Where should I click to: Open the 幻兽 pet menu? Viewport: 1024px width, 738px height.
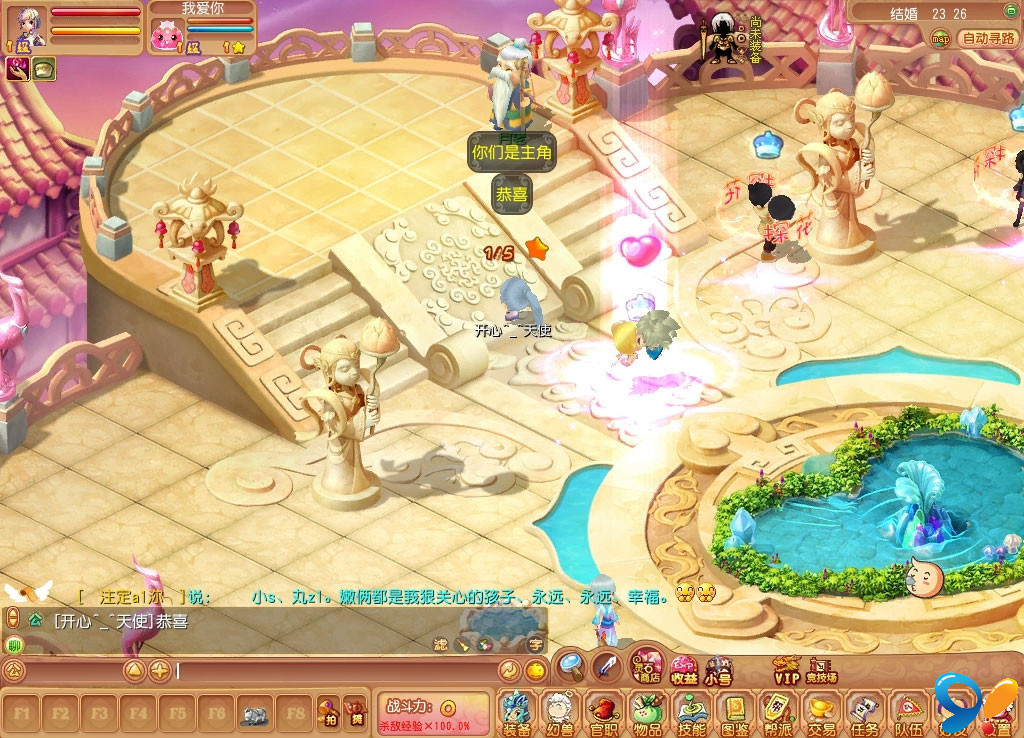tap(560, 712)
